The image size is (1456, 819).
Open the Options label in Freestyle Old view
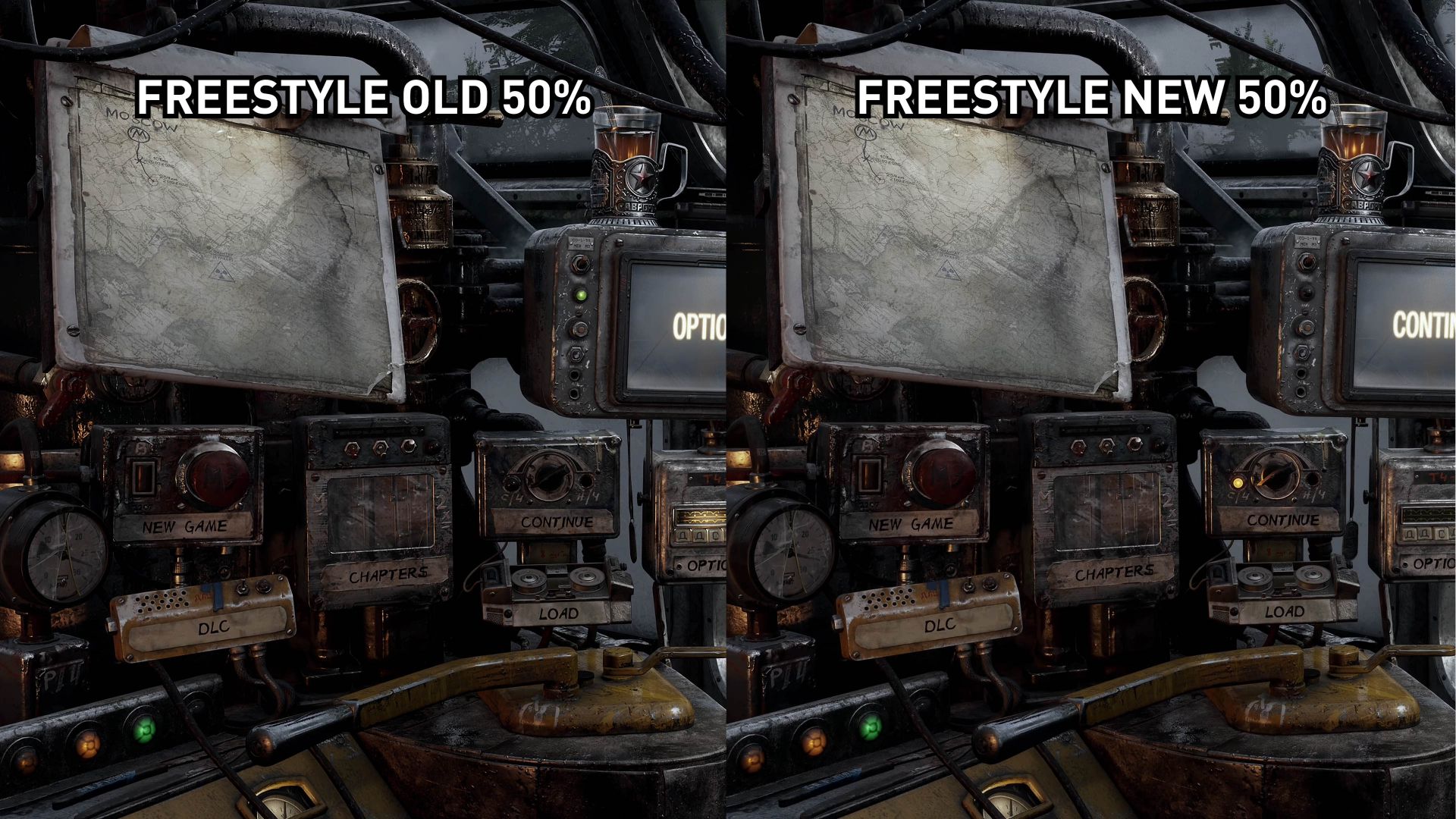[x=704, y=566]
